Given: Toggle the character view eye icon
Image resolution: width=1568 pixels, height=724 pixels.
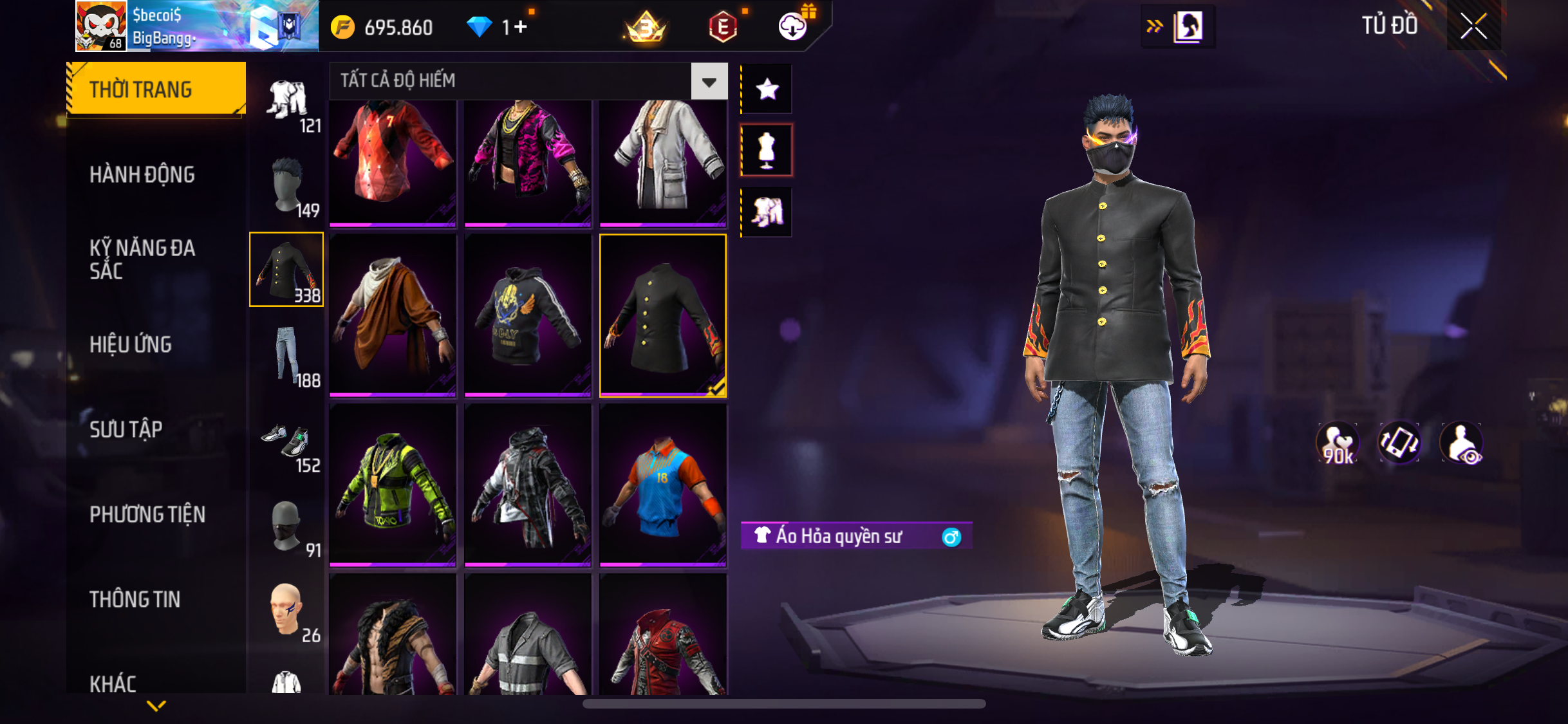Looking at the screenshot, I should (1462, 443).
